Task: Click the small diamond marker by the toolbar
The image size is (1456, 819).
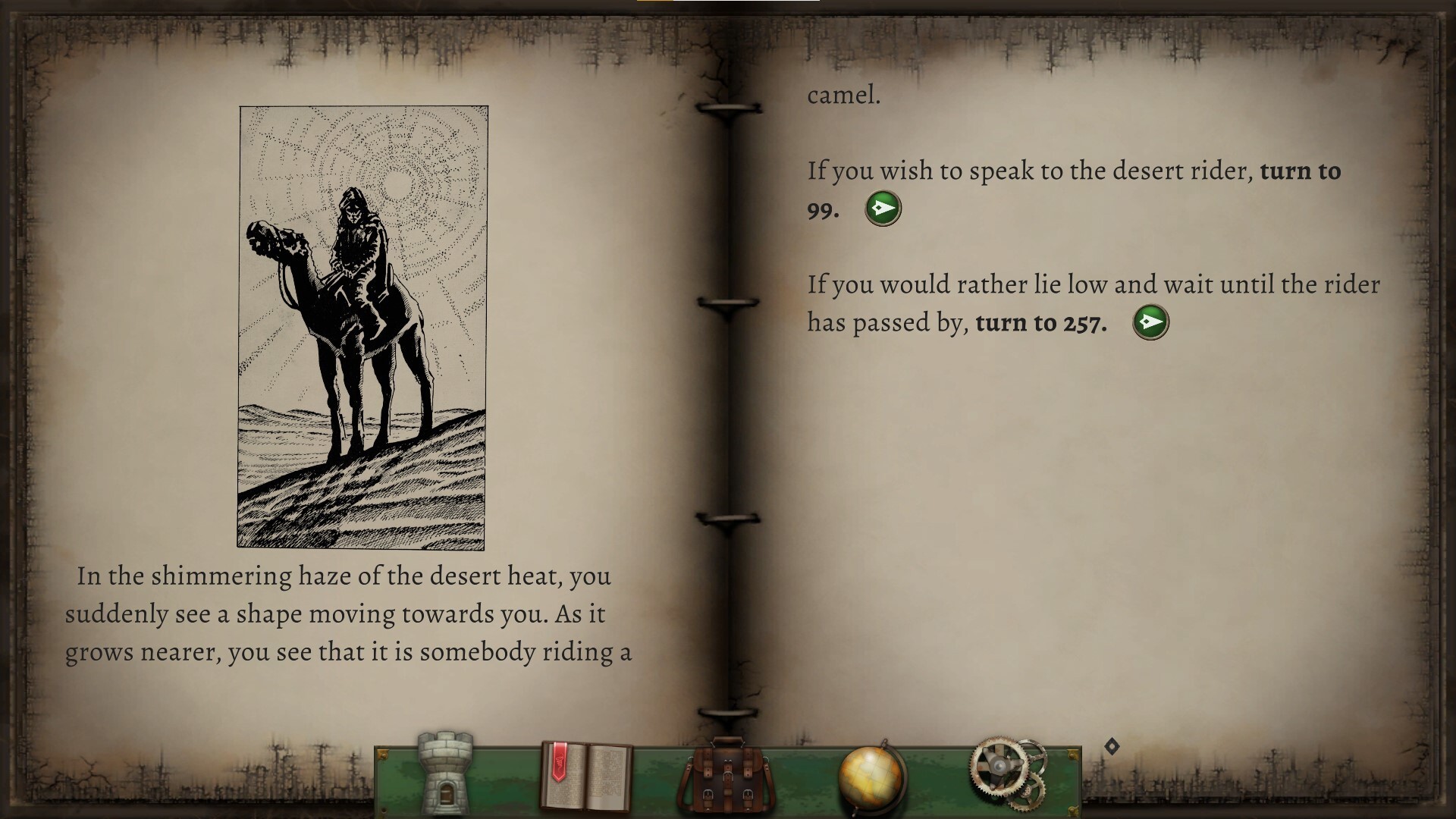Action: (1112, 747)
